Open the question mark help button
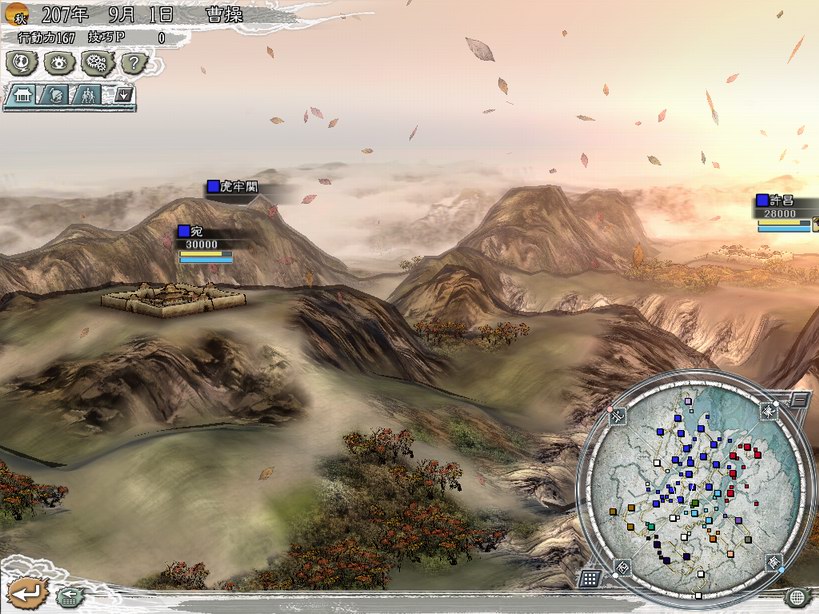 coord(133,63)
